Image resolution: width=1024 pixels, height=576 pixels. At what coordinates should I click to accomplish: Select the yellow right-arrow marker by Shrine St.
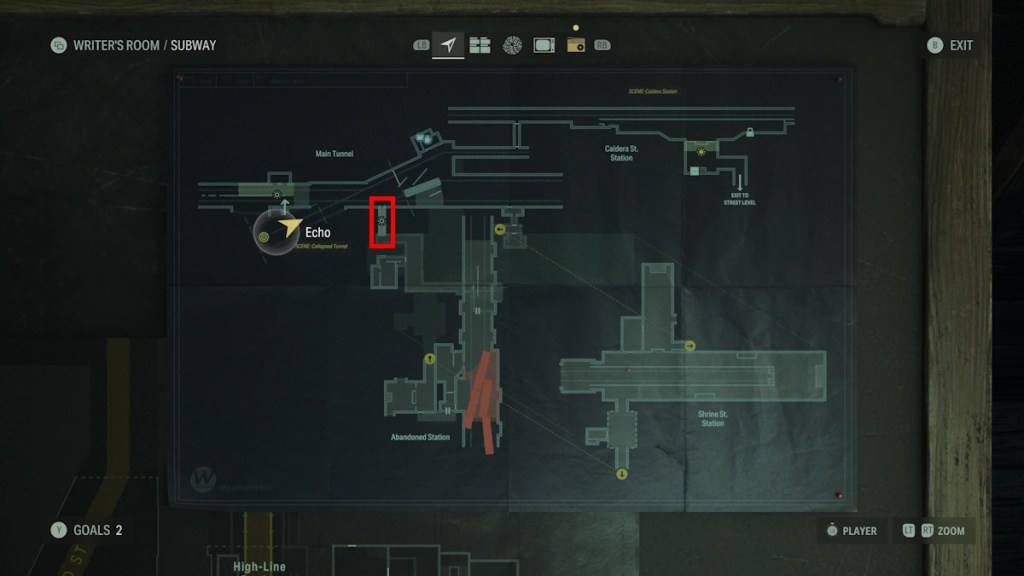[x=691, y=346]
